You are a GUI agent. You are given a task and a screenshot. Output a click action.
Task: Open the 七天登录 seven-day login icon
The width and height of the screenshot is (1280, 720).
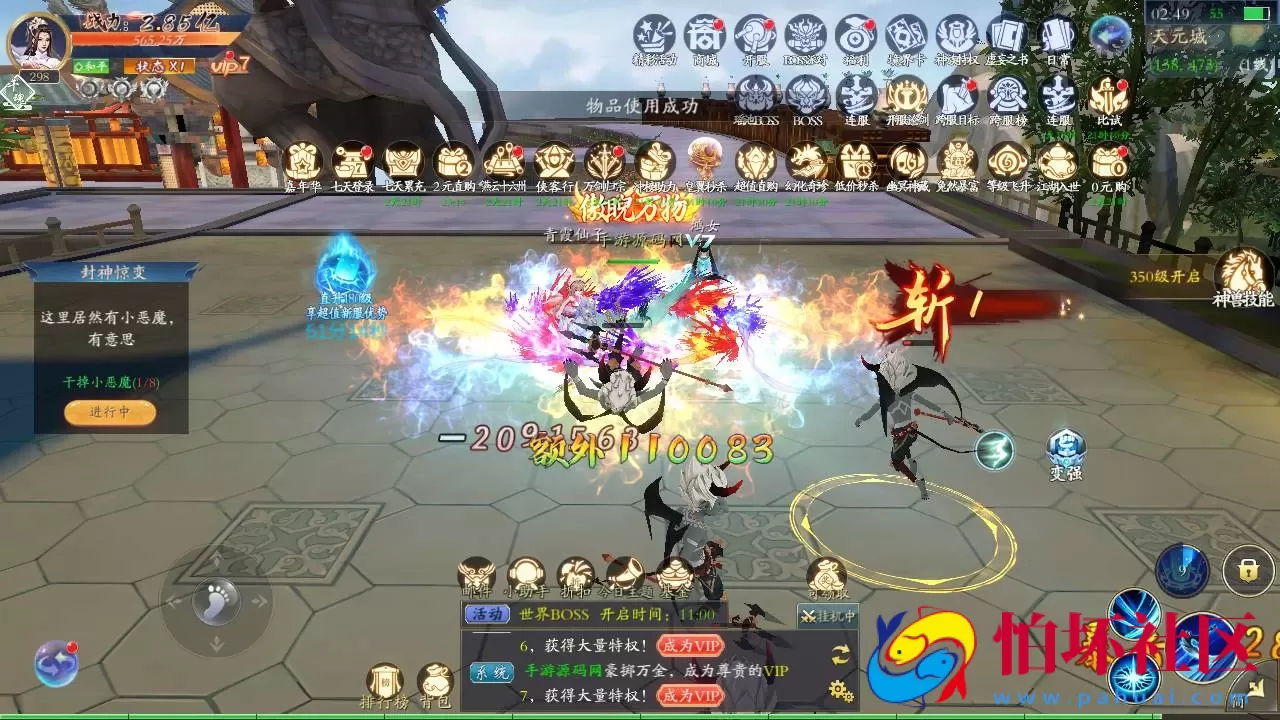pyautogui.click(x=352, y=163)
